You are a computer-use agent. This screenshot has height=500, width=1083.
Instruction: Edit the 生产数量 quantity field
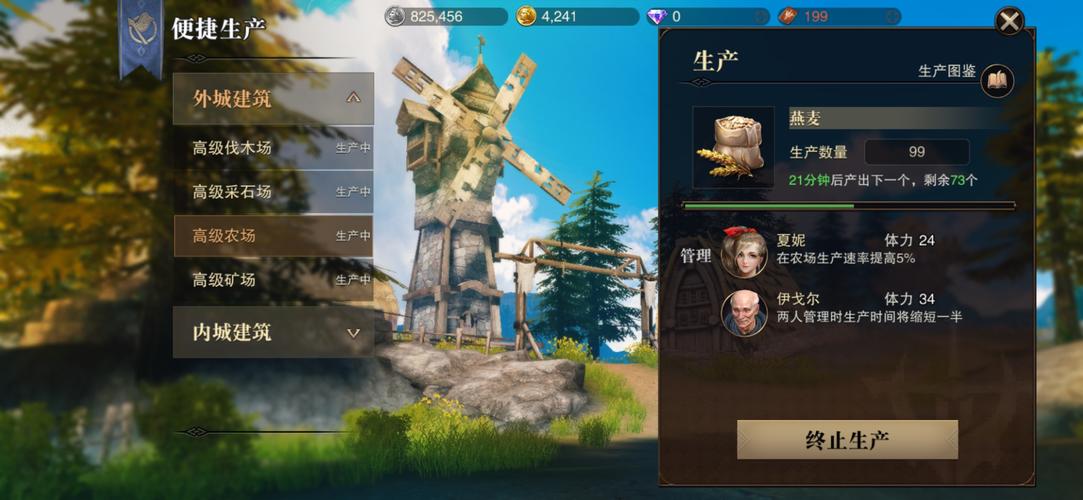point(916,152)
